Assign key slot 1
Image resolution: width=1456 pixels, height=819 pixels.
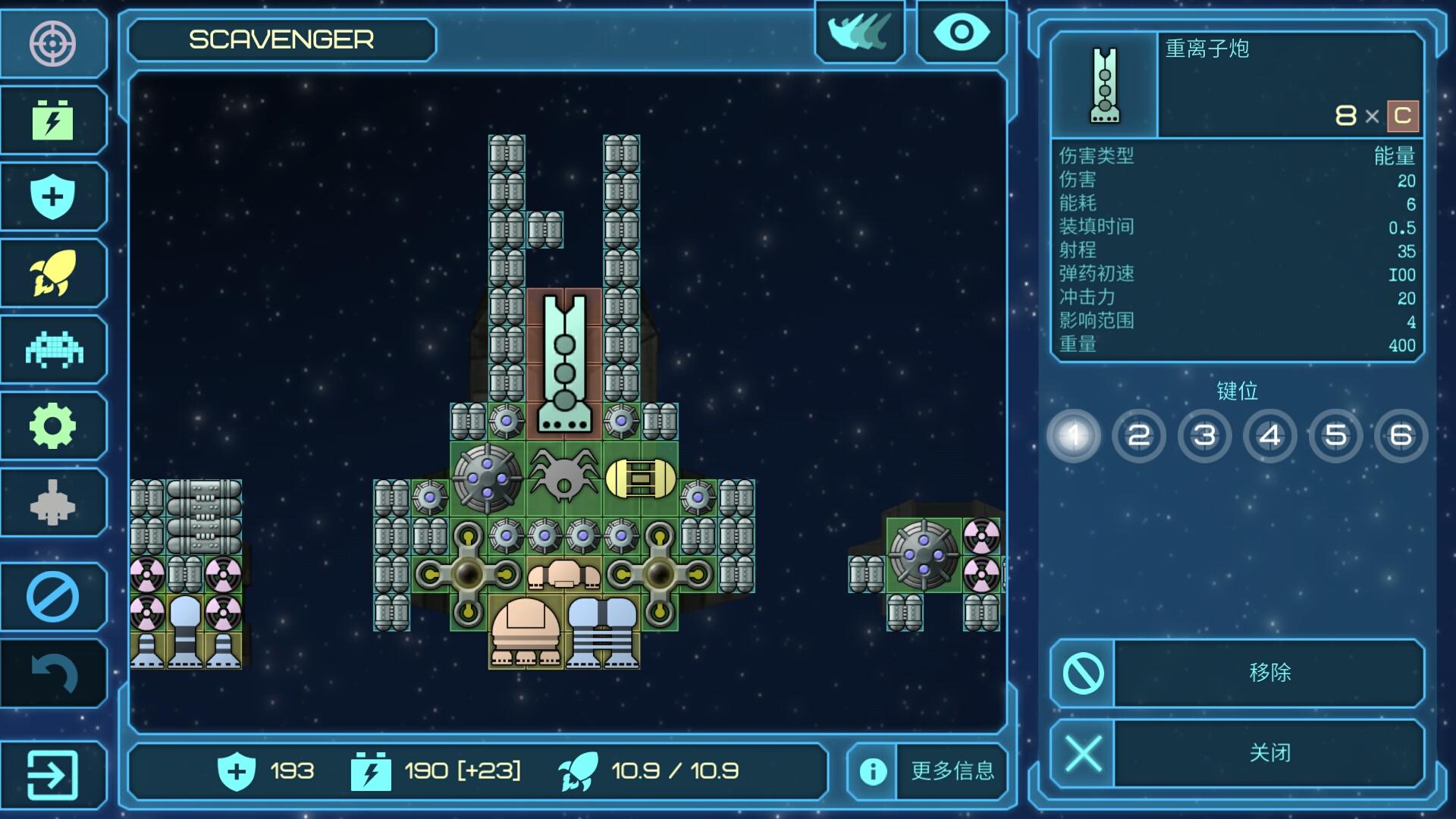pyautogui.click(x=1073, y=435)
